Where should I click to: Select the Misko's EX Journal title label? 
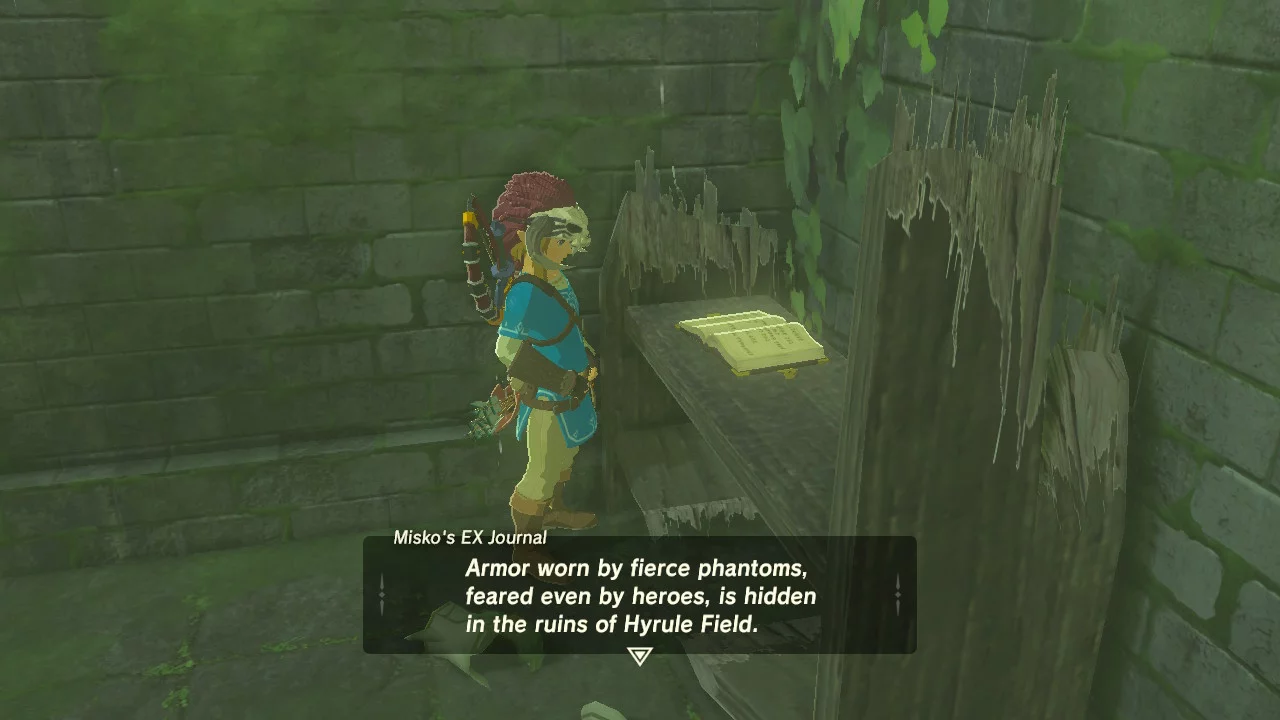[x=470, y=538]
